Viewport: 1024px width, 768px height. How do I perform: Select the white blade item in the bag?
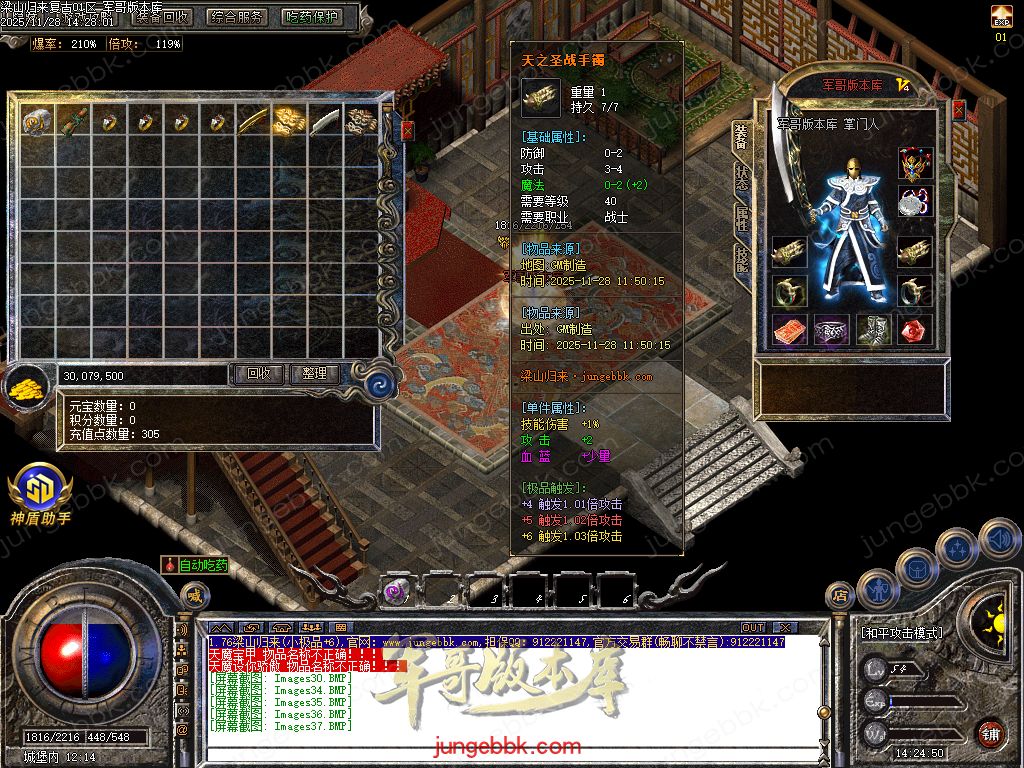(x=325, y=121)
